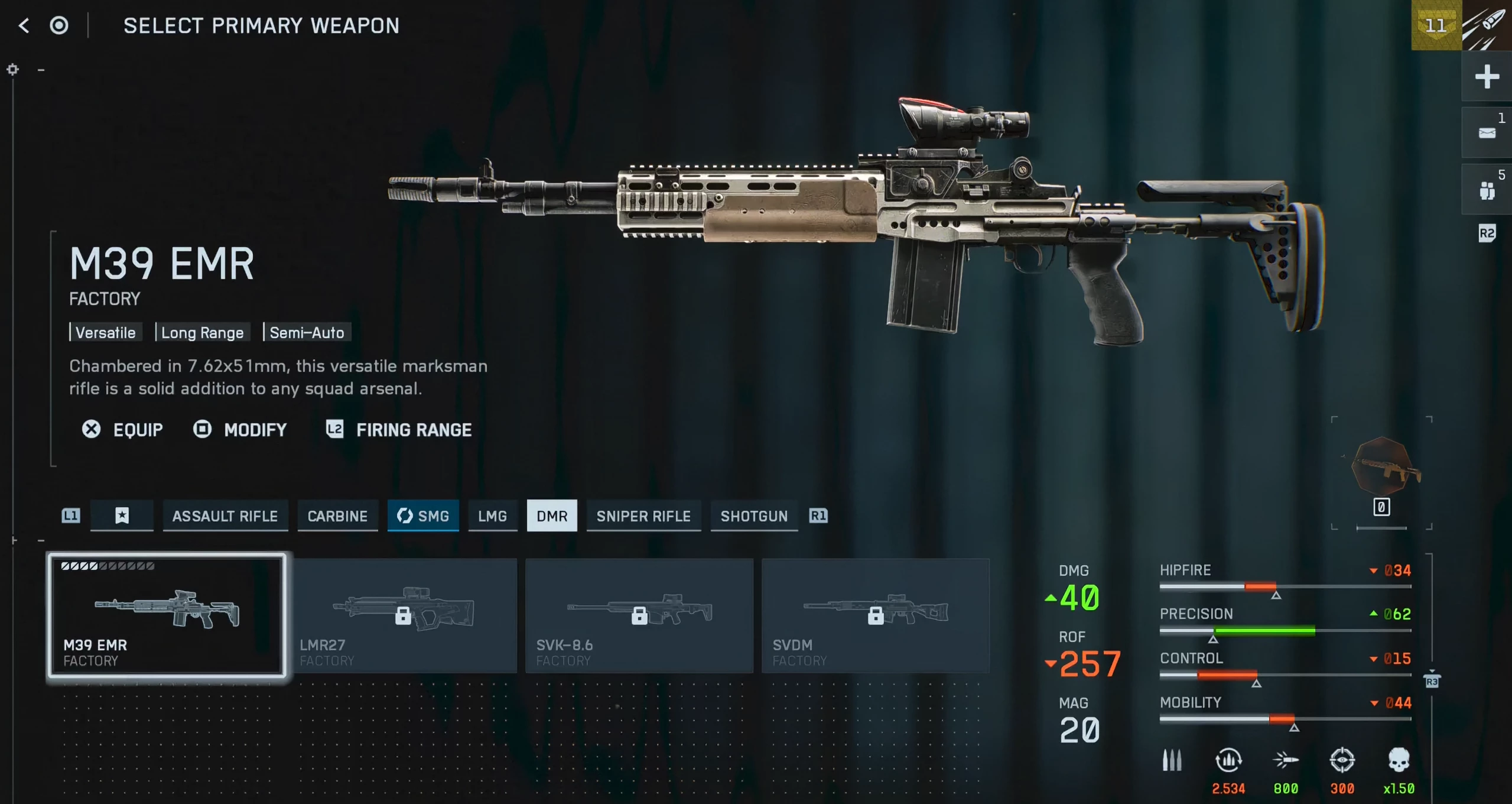Click the locked SVDM weapon tile
This screenshot has height=804, width=1512.
875,615
